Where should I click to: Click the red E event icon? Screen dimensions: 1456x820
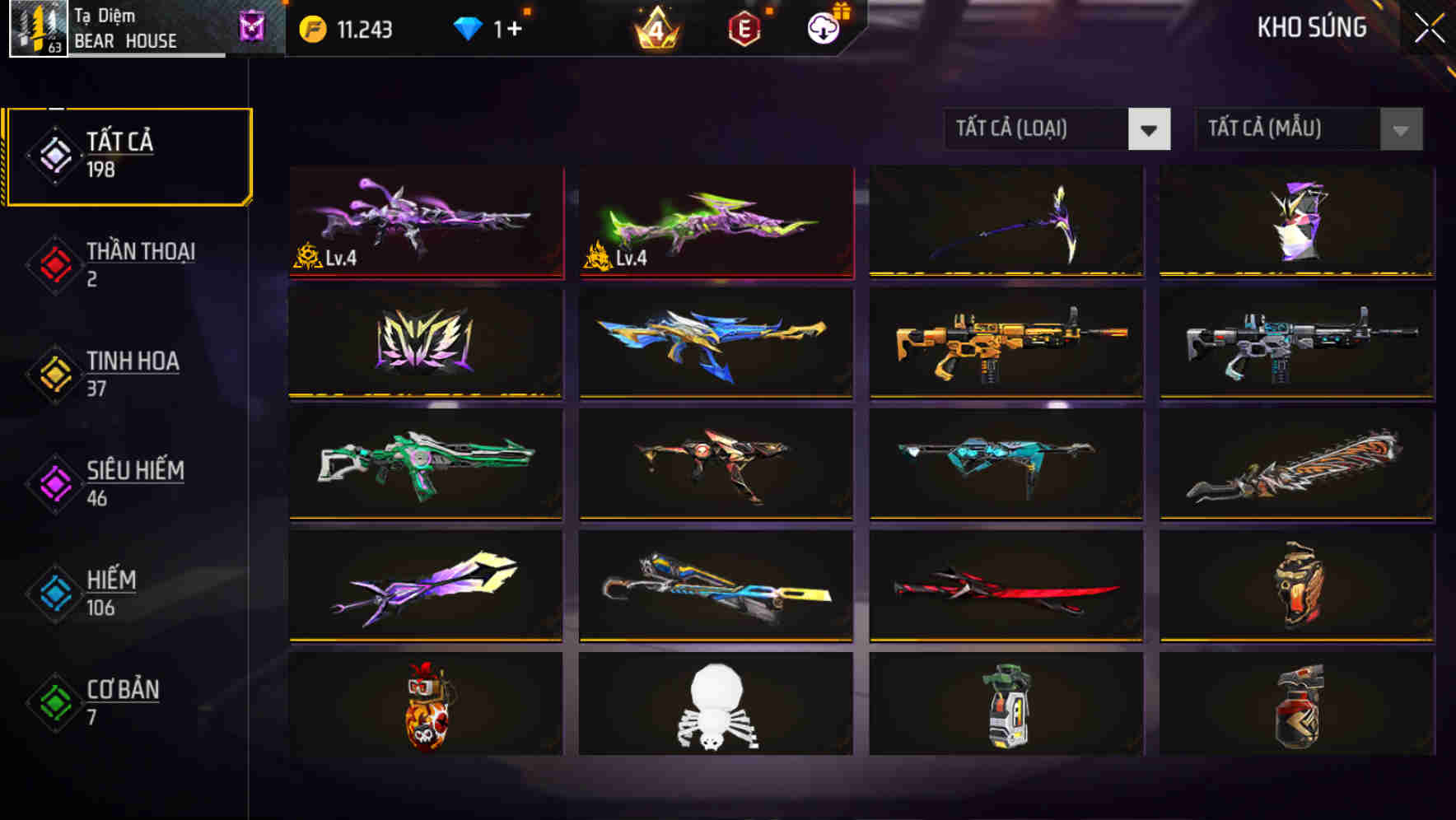coord(744,29)
